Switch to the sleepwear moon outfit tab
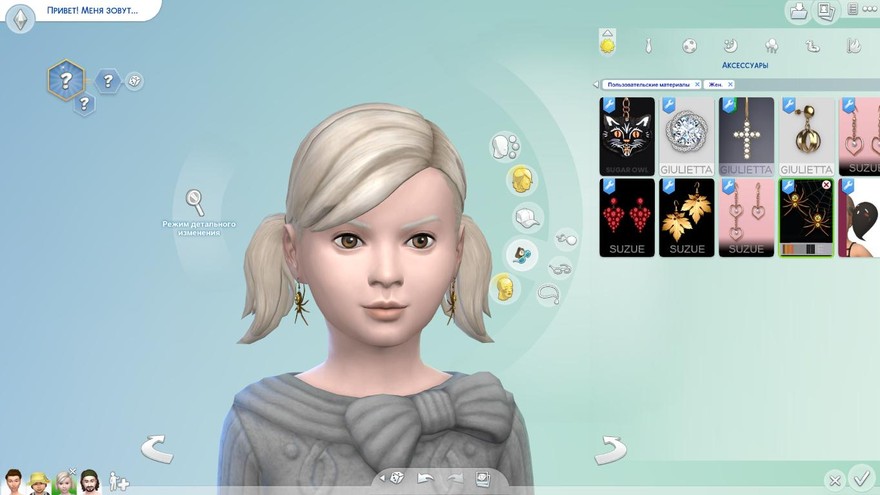 coord(730,46)
